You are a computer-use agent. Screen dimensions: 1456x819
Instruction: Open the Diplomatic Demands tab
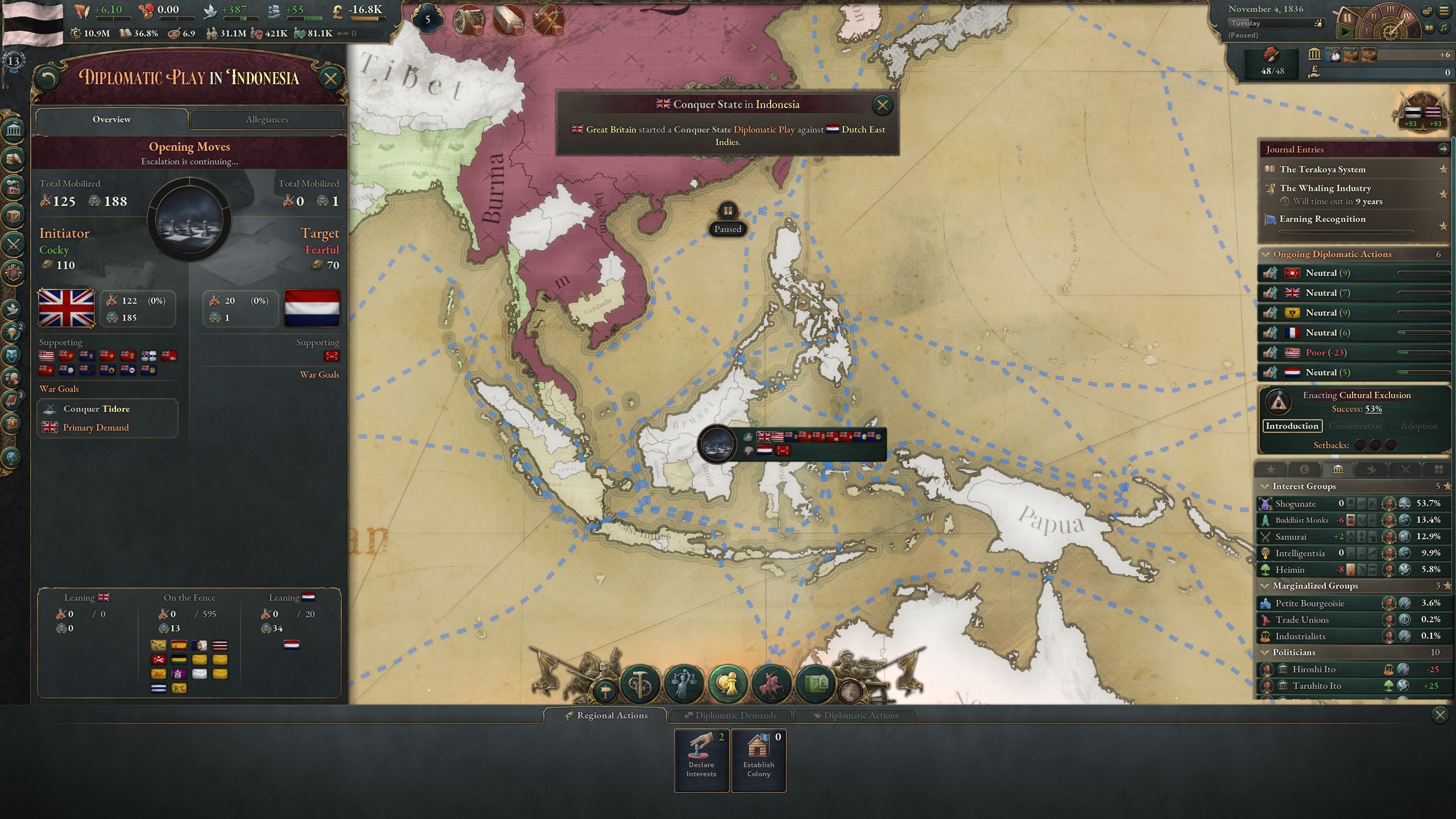coord(730,715)
